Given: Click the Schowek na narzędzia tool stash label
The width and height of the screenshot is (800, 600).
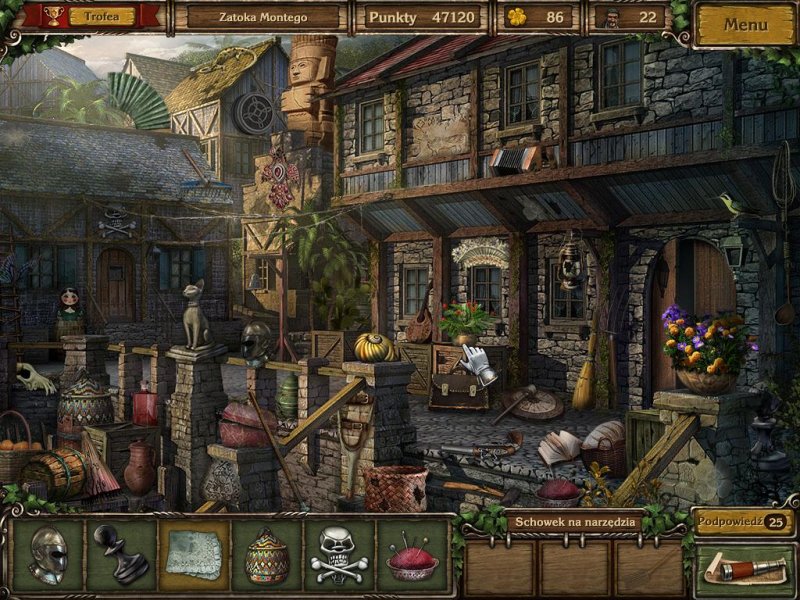Looking at the screenshot, I should click(x=574, y=522).
